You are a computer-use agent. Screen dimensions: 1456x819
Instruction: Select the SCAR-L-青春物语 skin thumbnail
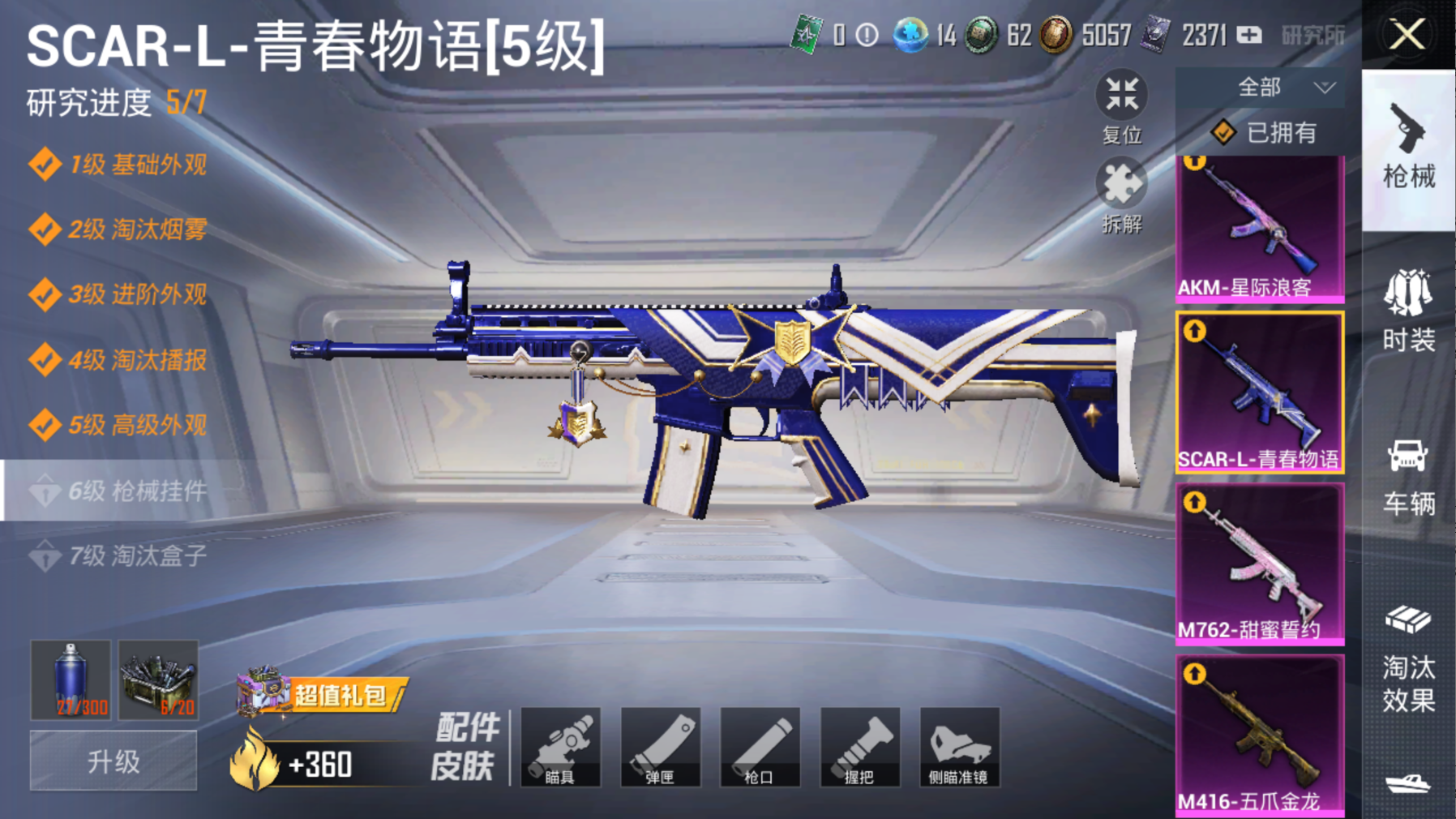coord(1259,392)
